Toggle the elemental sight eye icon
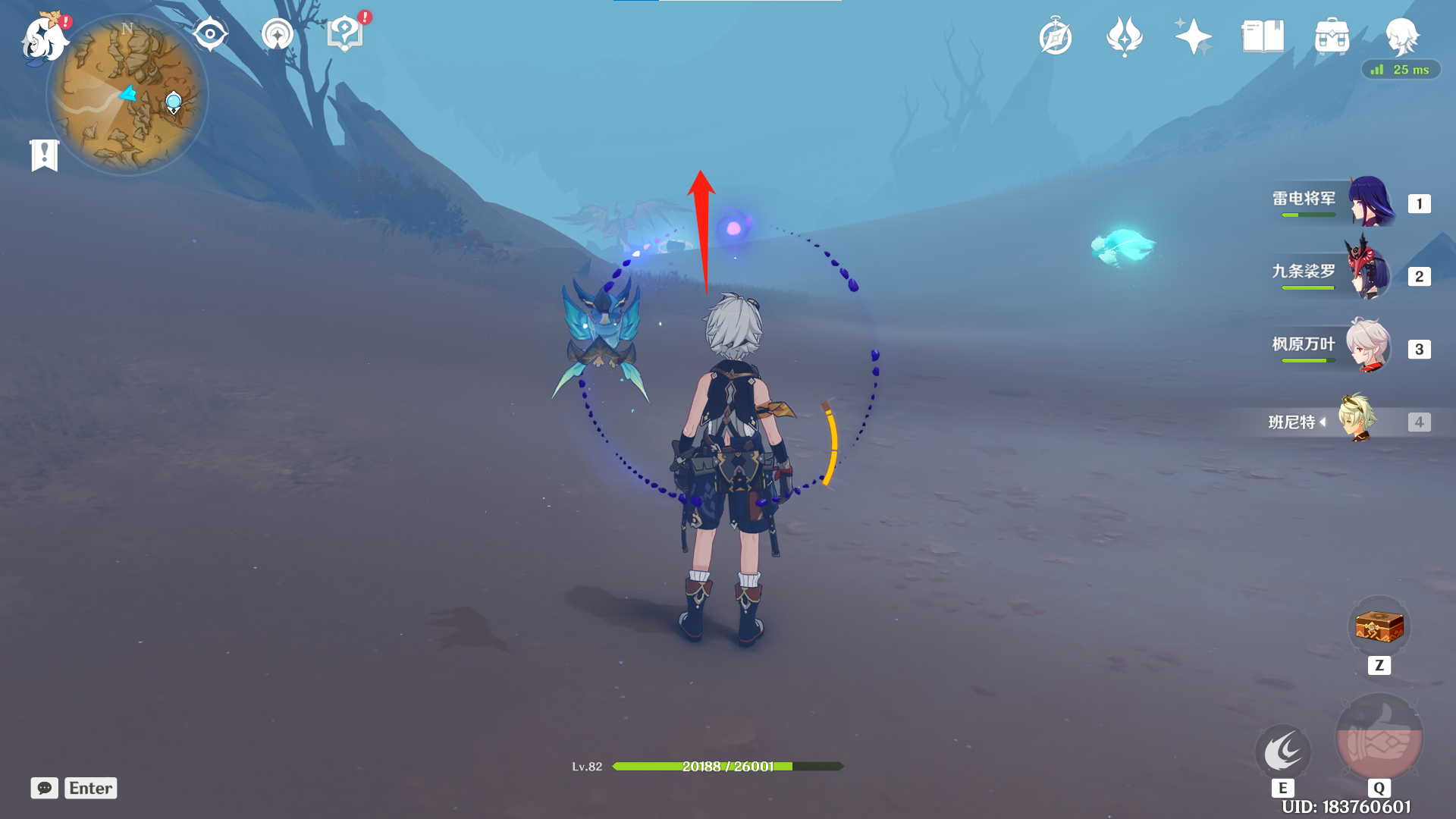 click(x=210, y=34)
